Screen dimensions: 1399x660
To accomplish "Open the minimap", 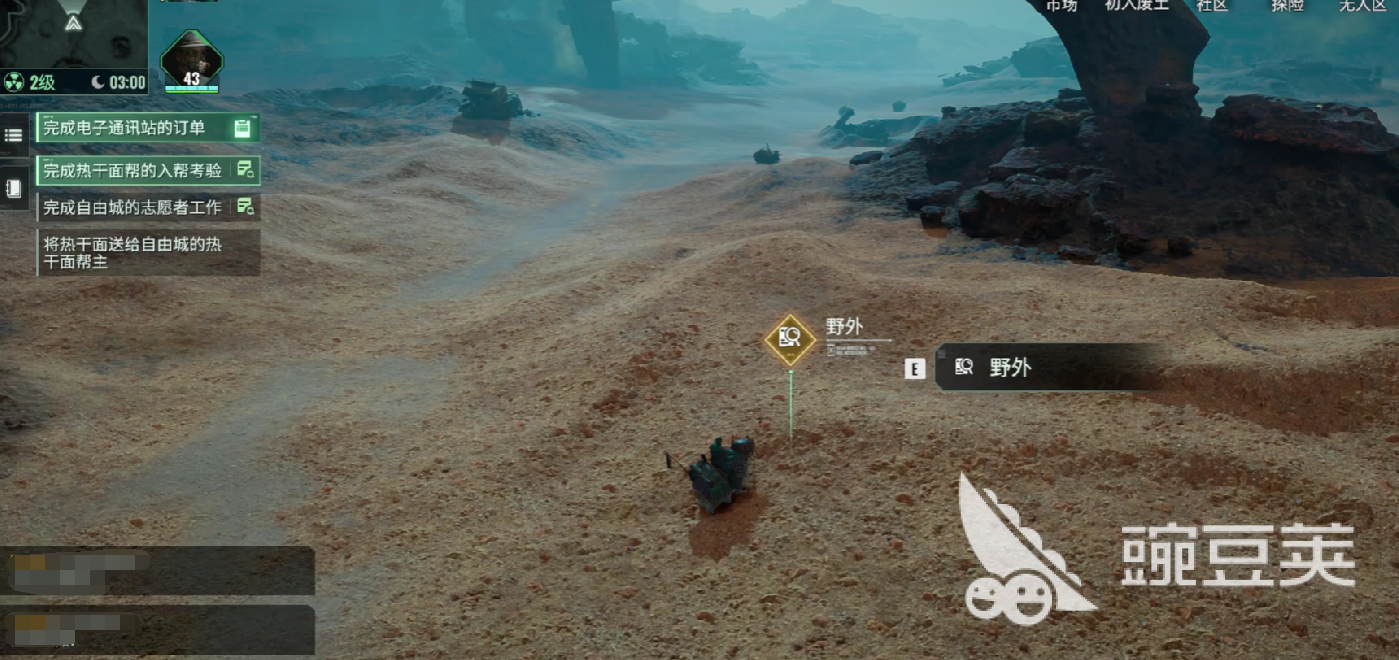I will click(73, 33).
